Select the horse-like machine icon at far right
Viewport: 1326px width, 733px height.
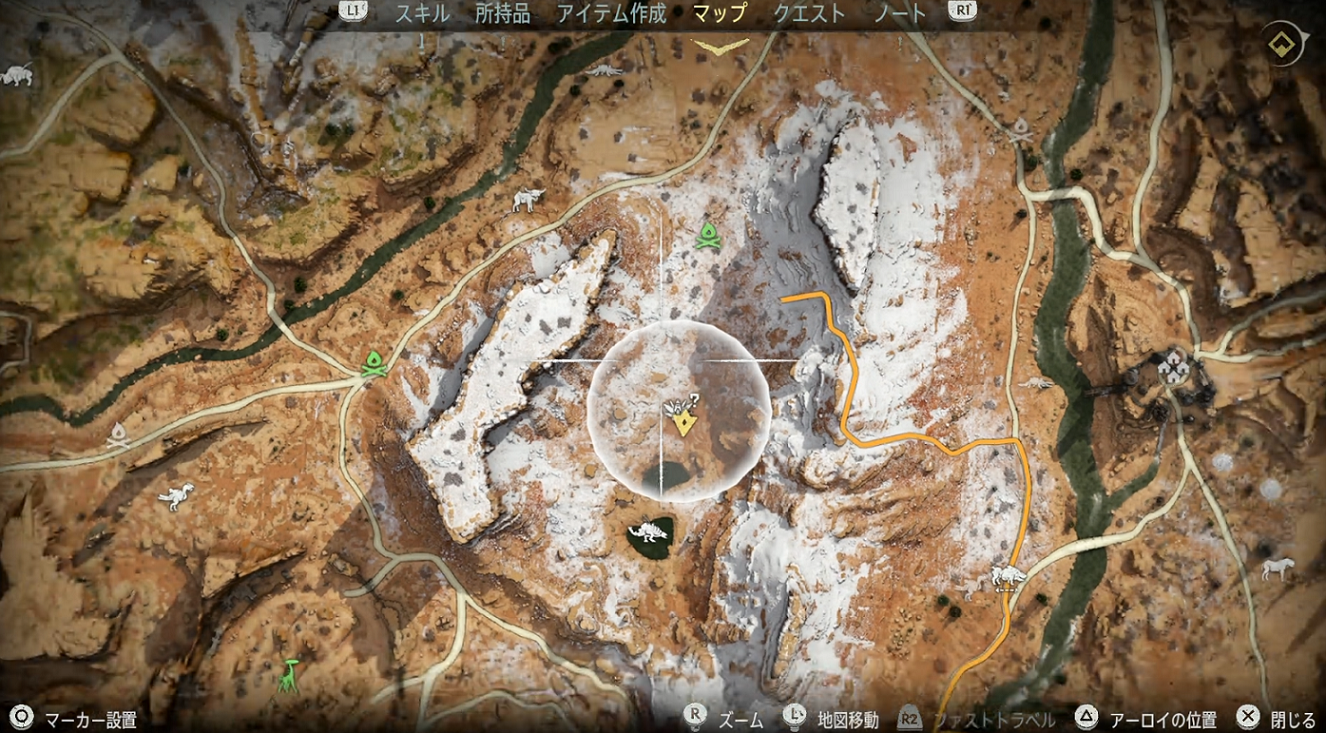tap(1277, 568)
